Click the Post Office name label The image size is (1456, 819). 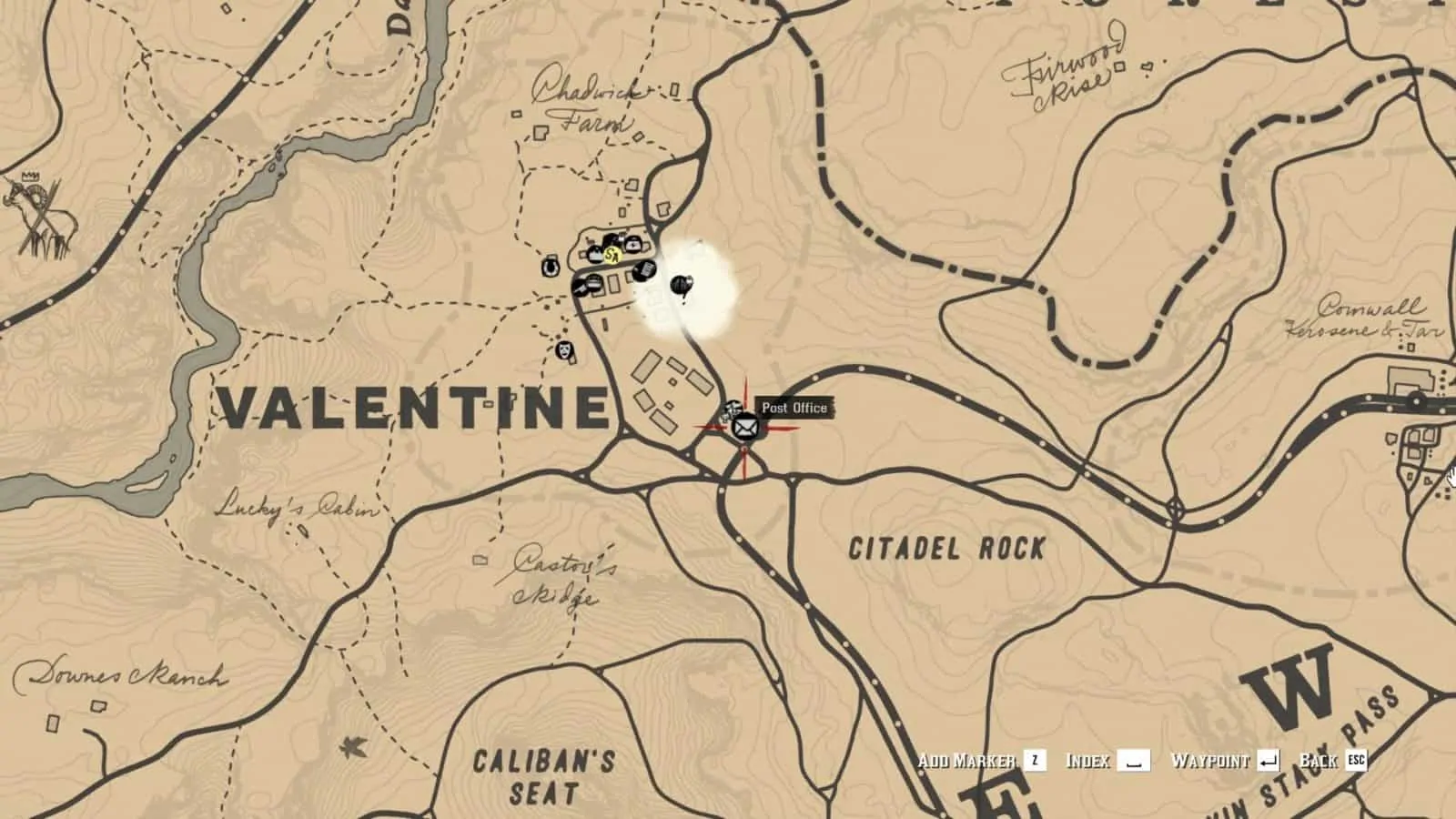[x=794, y=408]
